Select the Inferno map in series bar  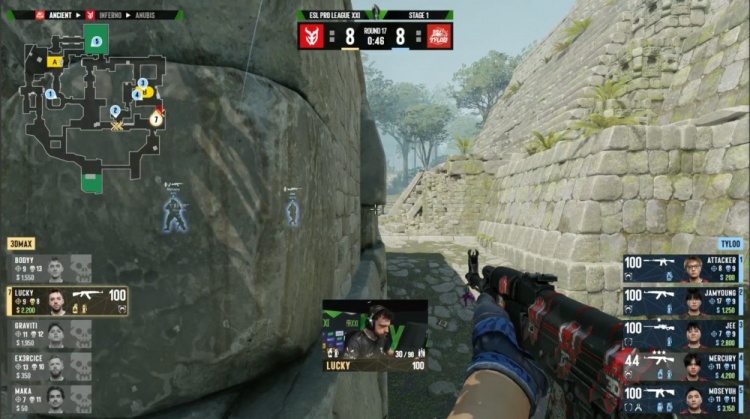point(107,15)
